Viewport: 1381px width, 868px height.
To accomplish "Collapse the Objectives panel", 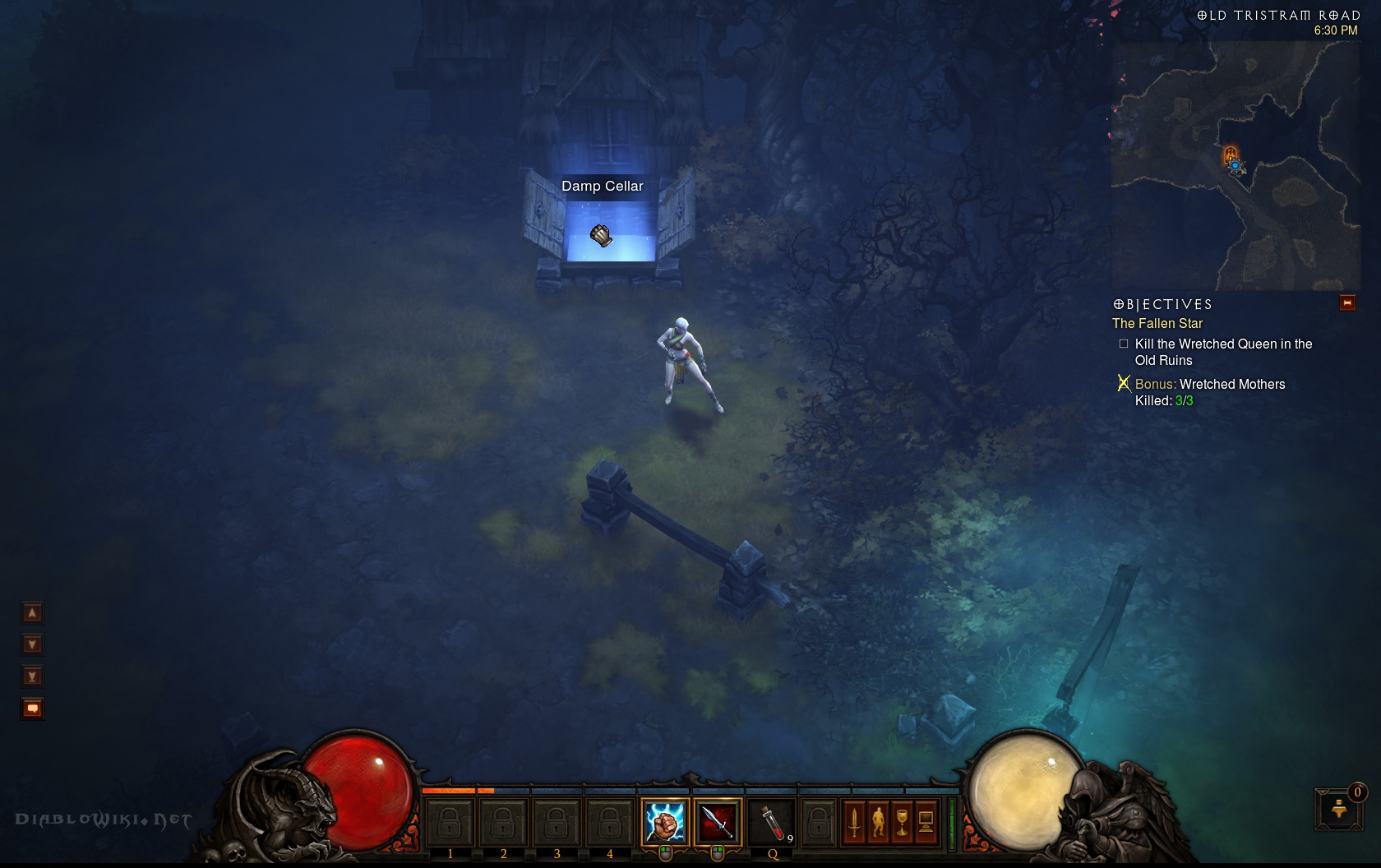I will coord(1347,303).
